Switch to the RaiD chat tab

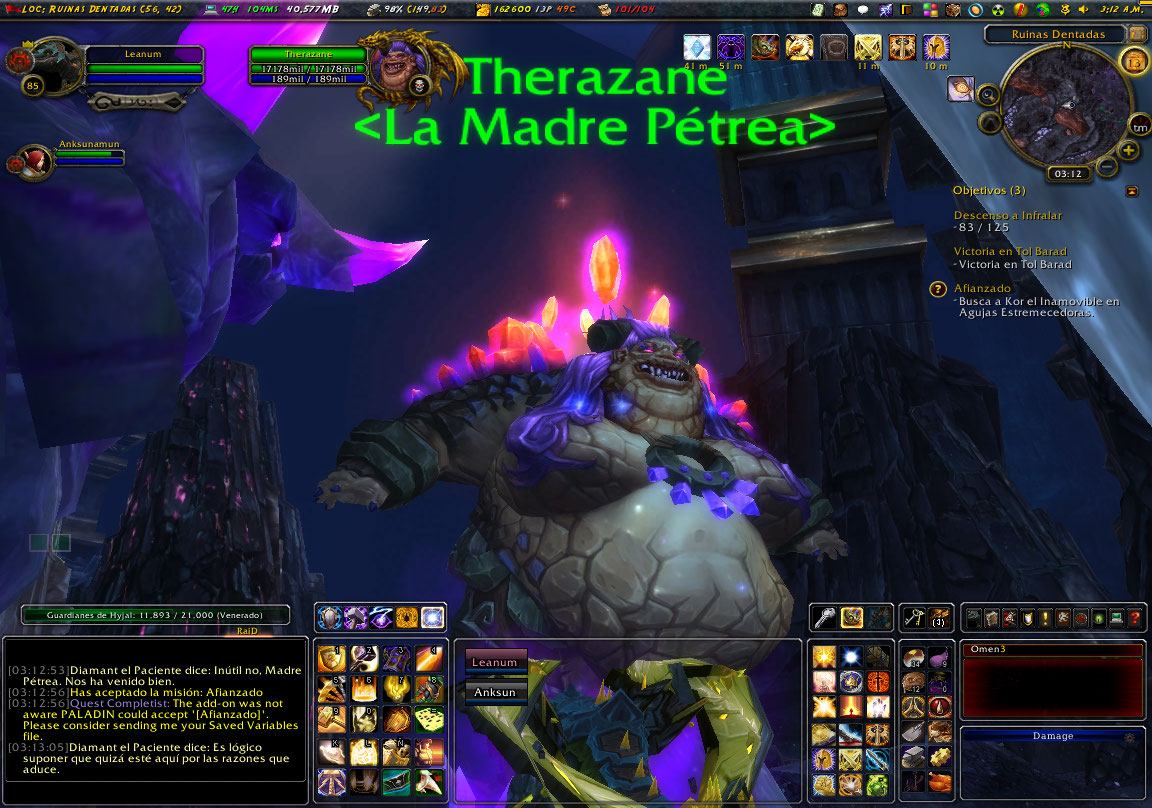tap(248, 631)
